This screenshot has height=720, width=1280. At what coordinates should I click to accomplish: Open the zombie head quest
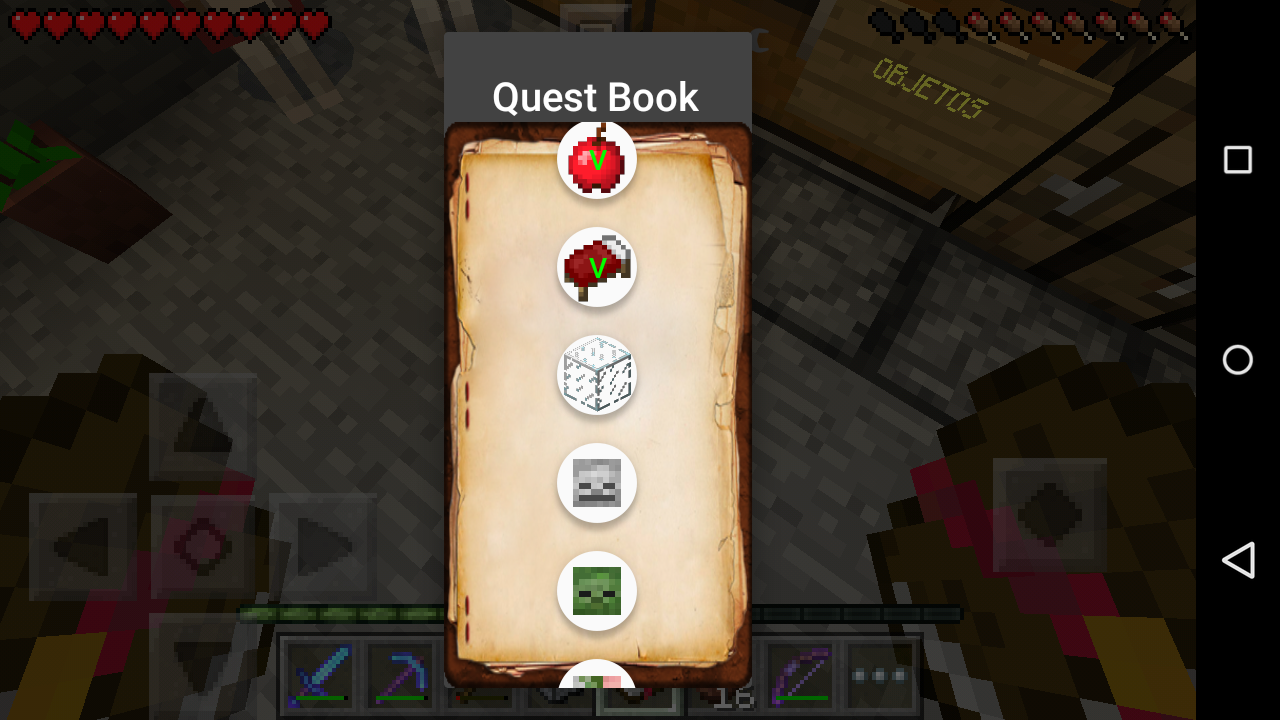(x=597, y=591)
